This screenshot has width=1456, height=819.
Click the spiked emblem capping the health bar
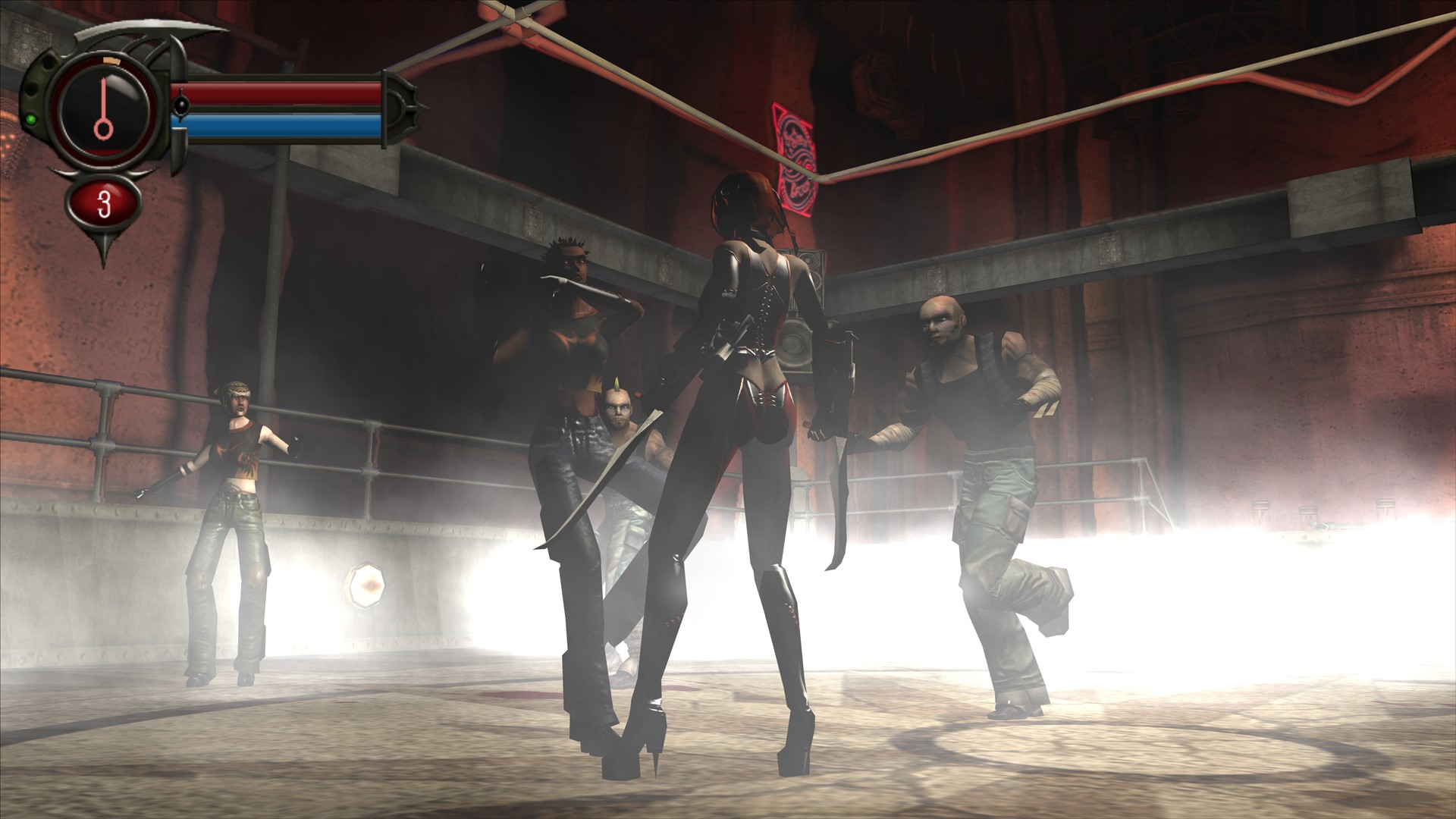pyautogui.click(x=403, y=108)
